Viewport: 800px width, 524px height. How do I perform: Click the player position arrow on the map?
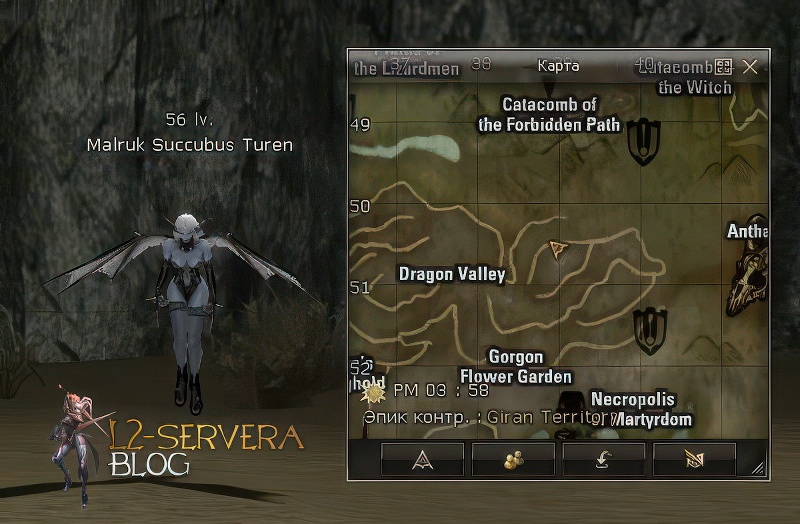point(558,248)
